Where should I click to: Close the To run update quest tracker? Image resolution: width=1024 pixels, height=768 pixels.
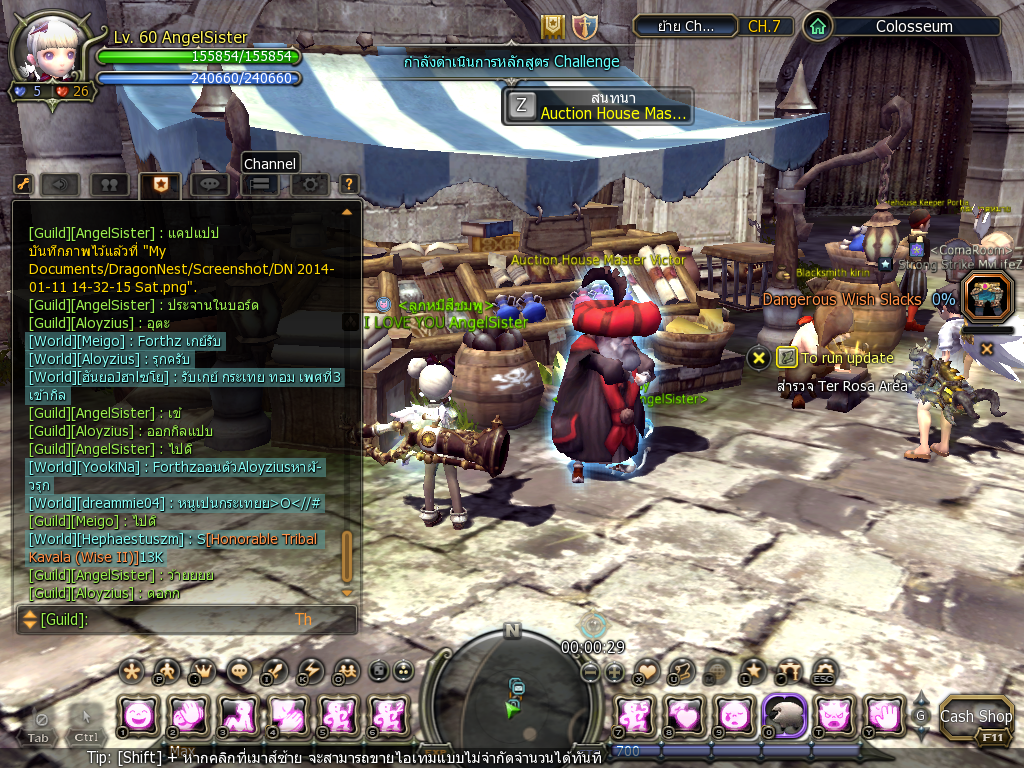[x=759, y=357]
